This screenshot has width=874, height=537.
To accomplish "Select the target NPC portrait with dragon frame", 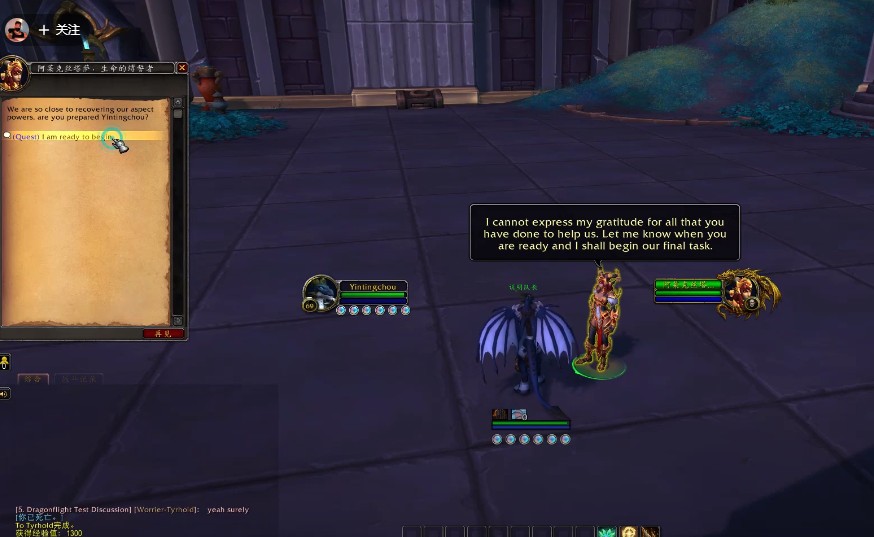I will 750,290.
